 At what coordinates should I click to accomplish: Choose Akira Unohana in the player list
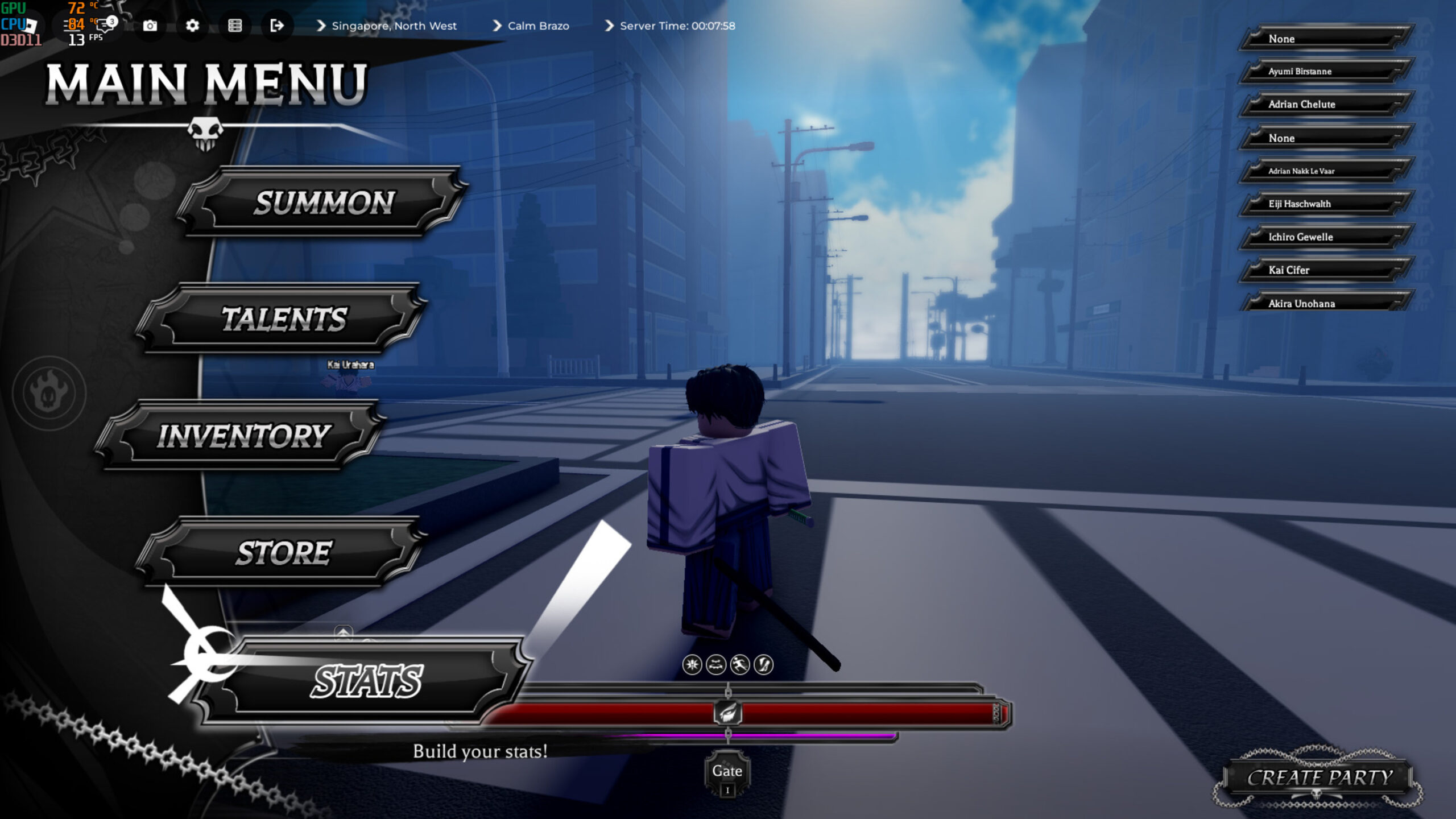coord(1325,303)
